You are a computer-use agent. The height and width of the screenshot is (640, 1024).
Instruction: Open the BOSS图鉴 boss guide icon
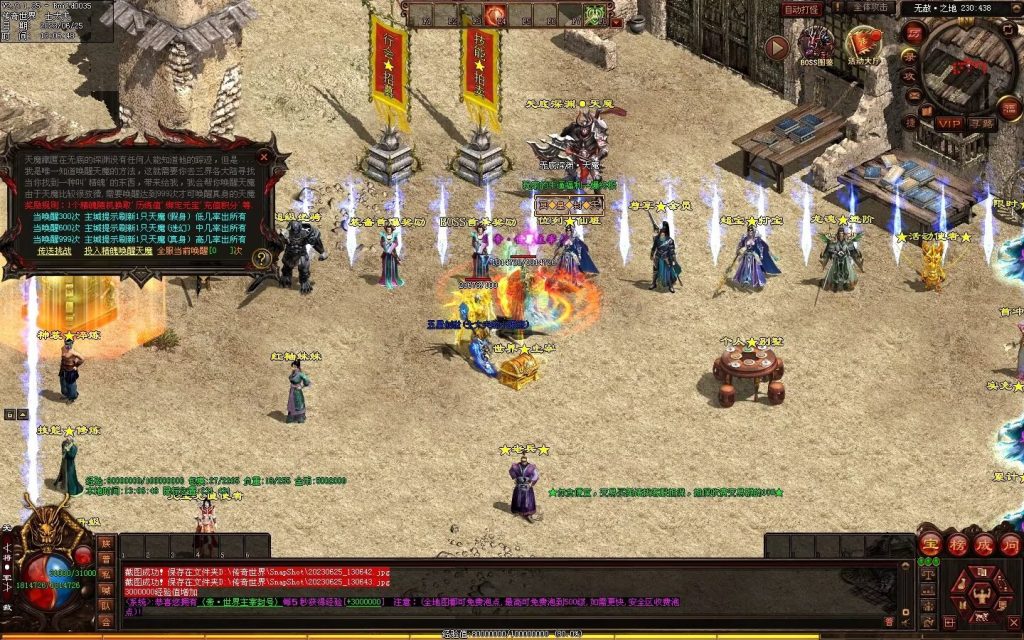click(817, 46)
